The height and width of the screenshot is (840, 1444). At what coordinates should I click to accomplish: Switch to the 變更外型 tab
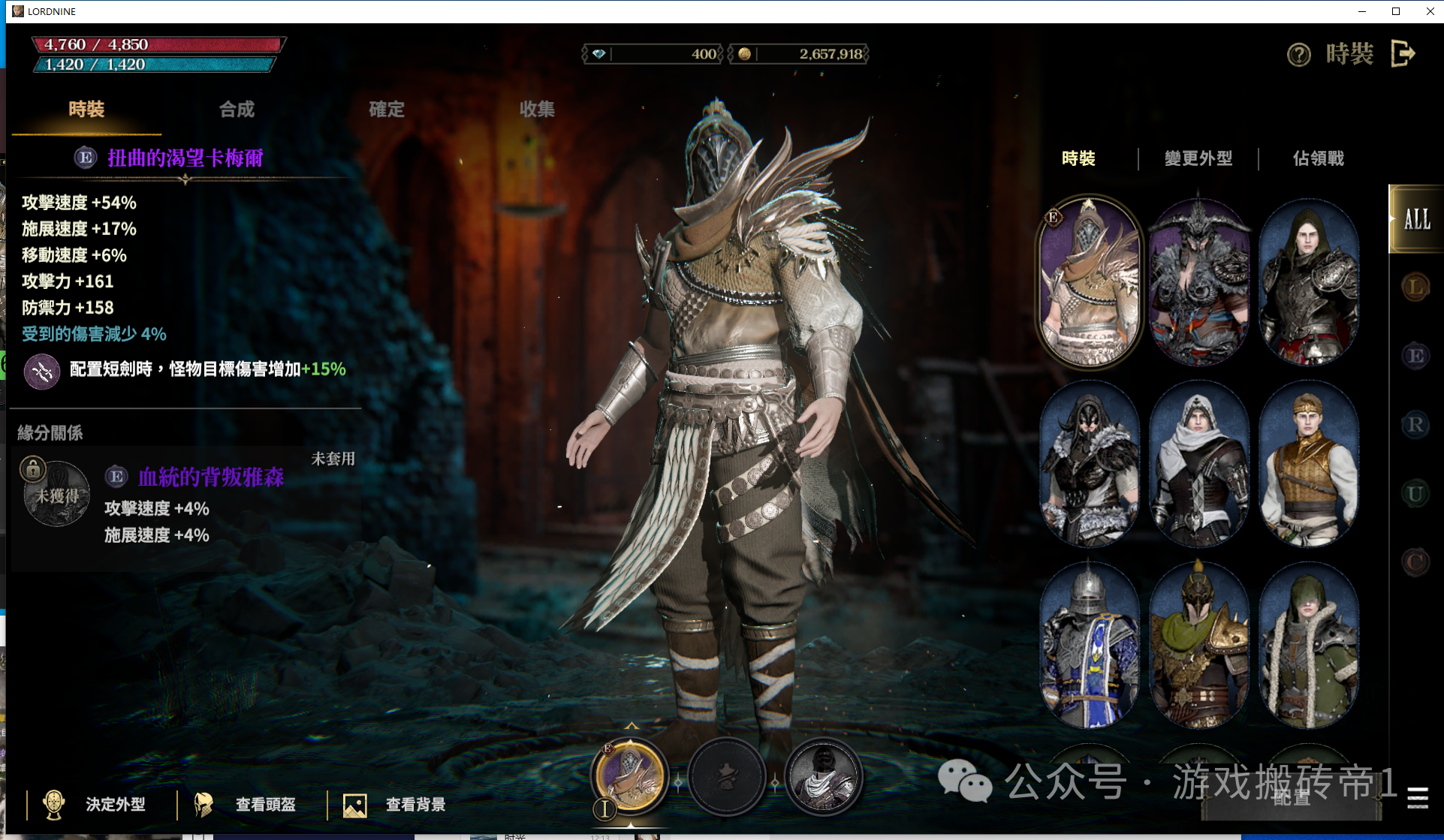(x=1198, y=158)
